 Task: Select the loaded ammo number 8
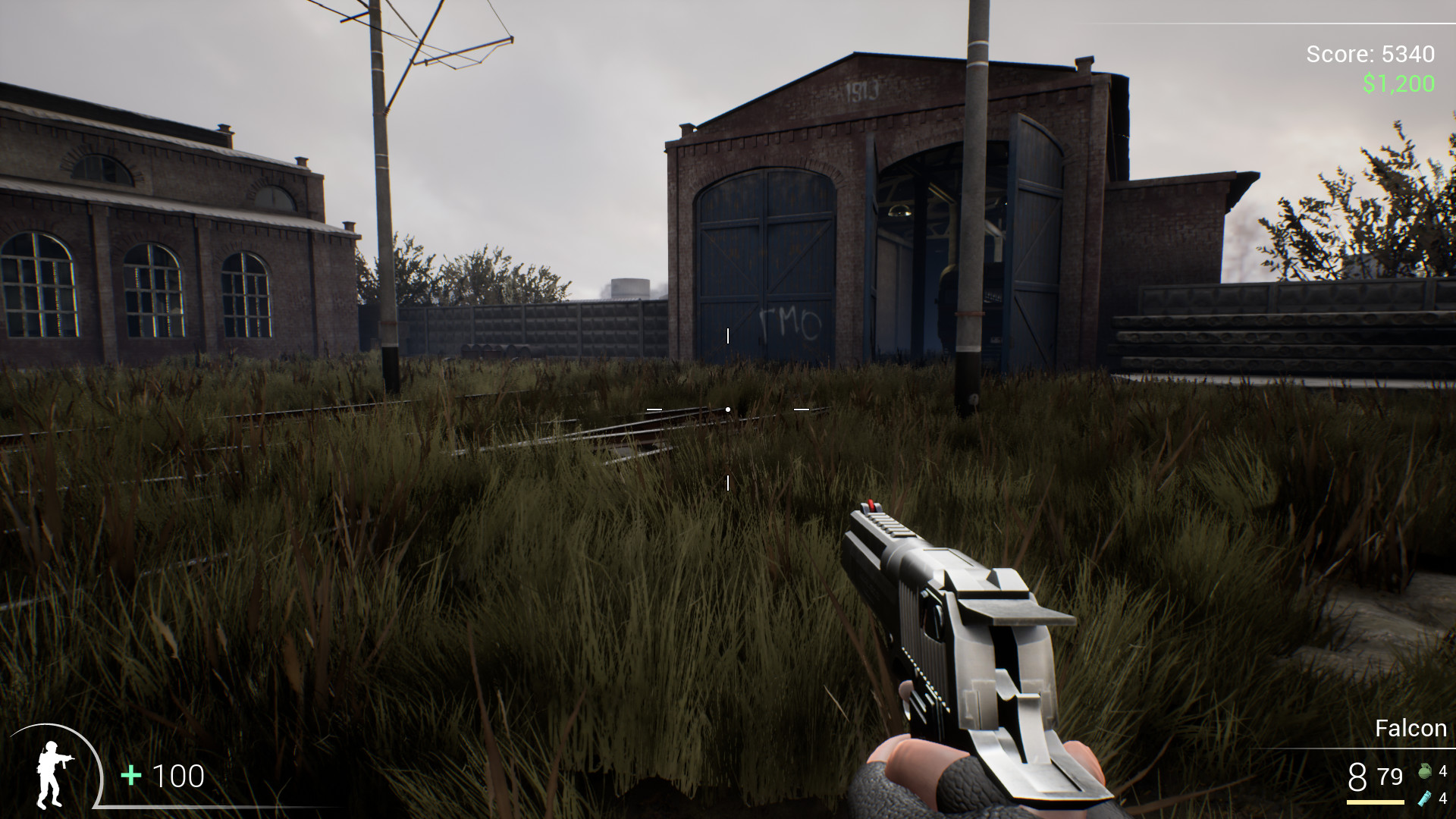[x=1356, y=776]
